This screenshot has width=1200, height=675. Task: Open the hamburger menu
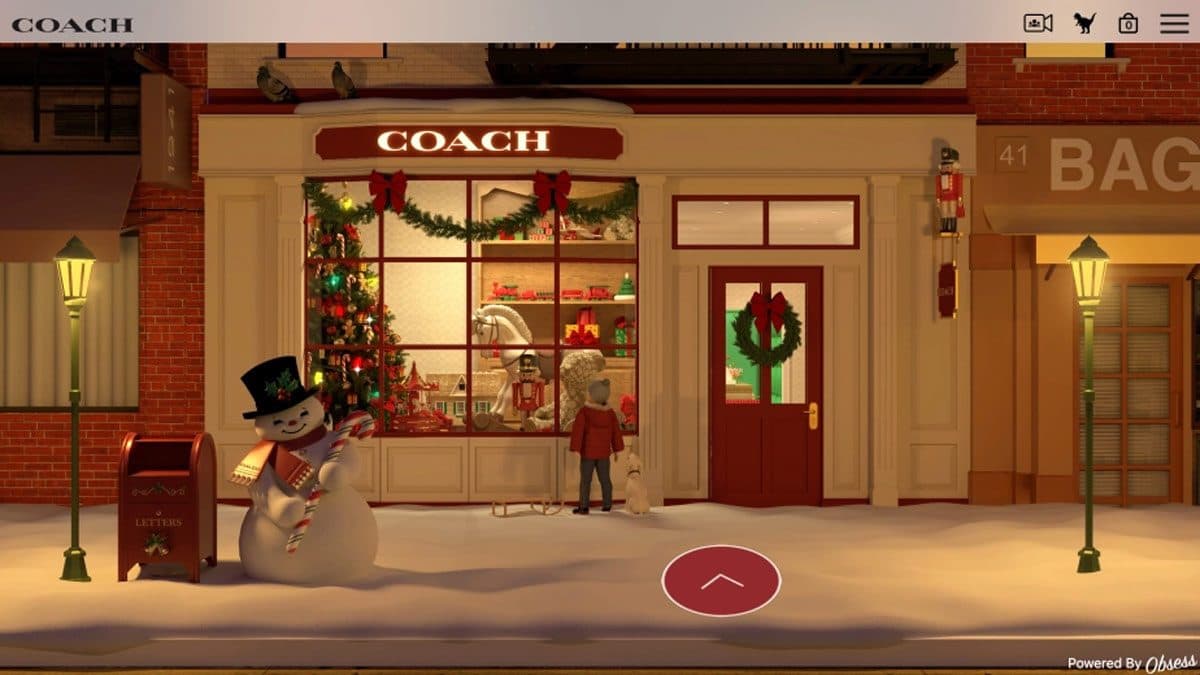[x=1174, y=23]
